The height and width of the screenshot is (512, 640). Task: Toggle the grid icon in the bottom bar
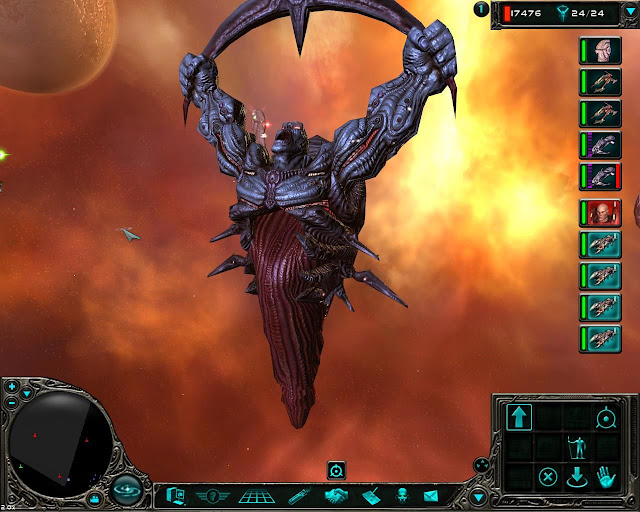(257, 495)
